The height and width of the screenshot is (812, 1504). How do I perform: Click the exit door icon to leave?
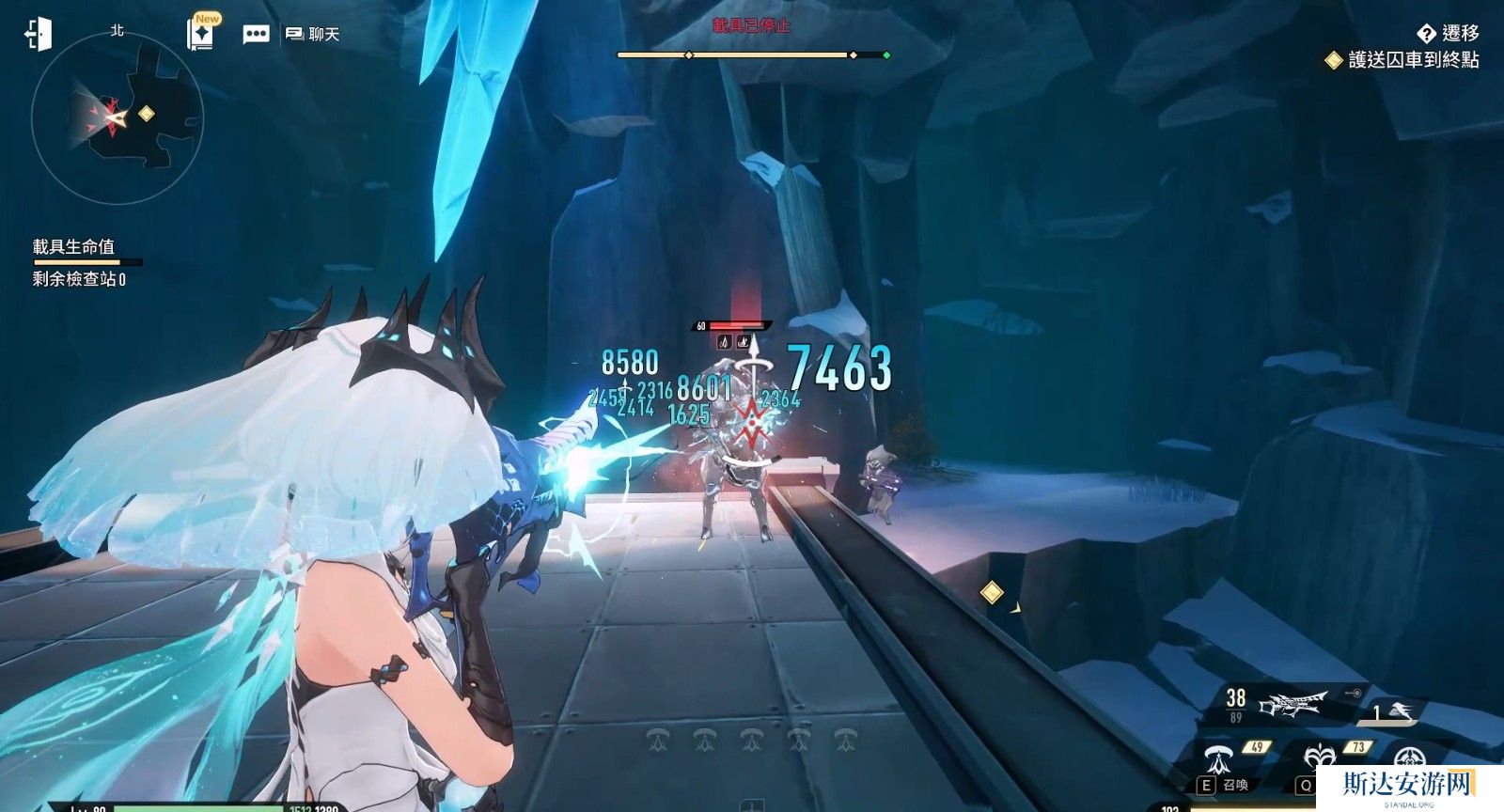[x=39, y=35]
